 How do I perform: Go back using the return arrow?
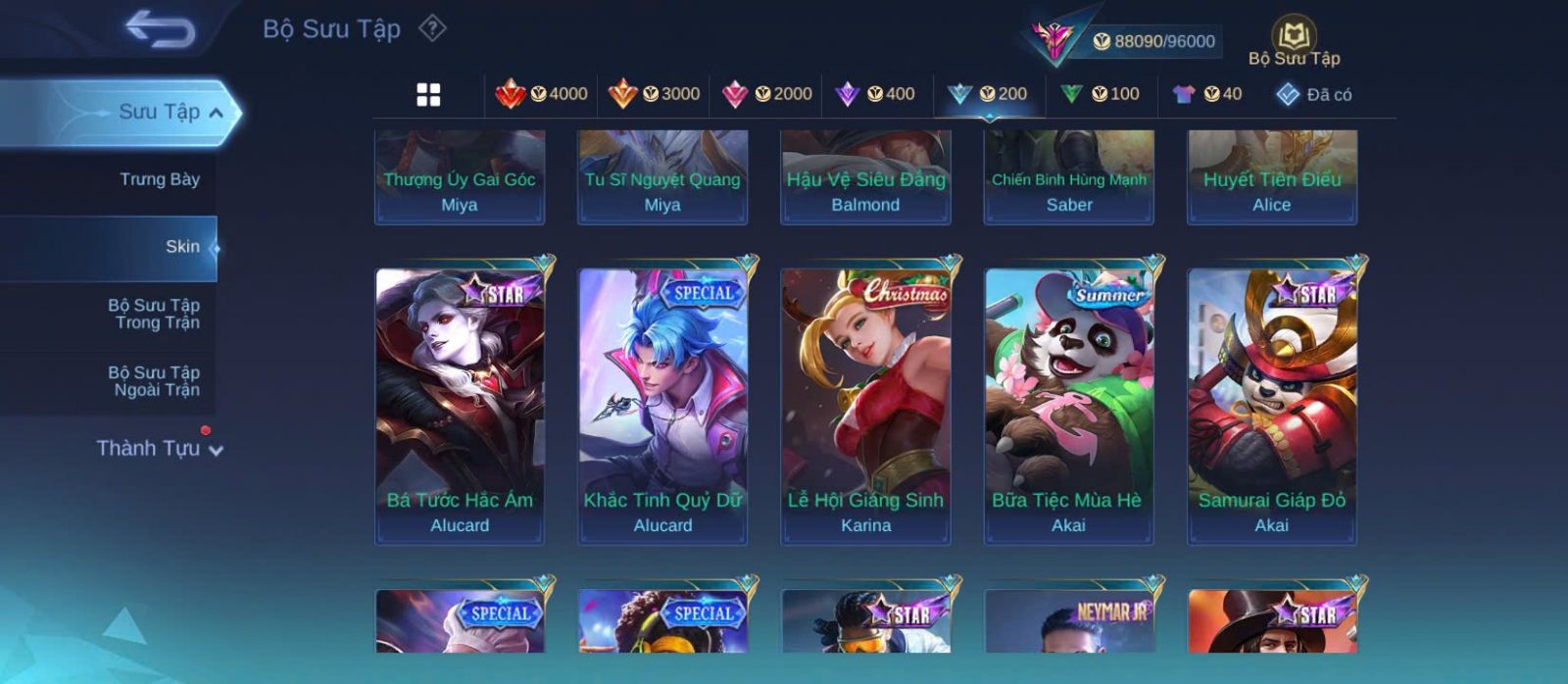[161, 29]
